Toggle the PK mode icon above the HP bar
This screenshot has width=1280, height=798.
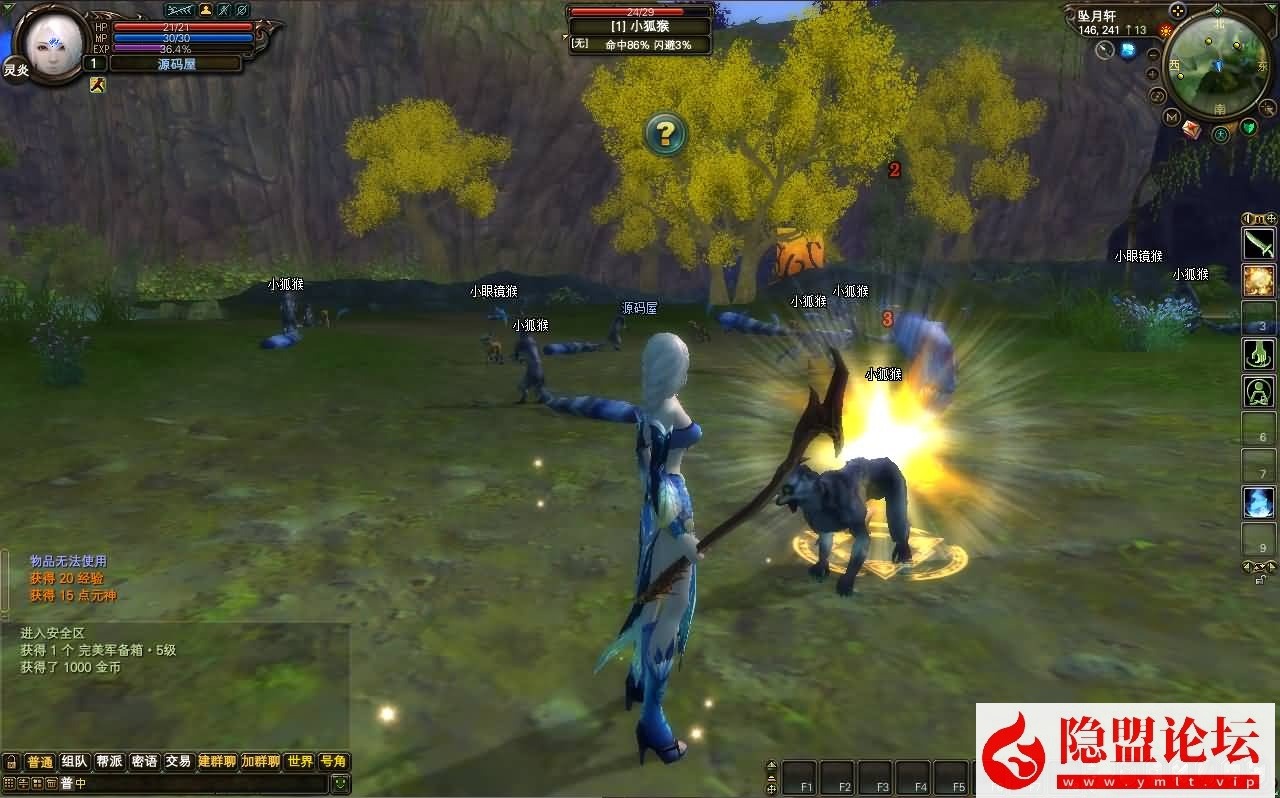179,10
